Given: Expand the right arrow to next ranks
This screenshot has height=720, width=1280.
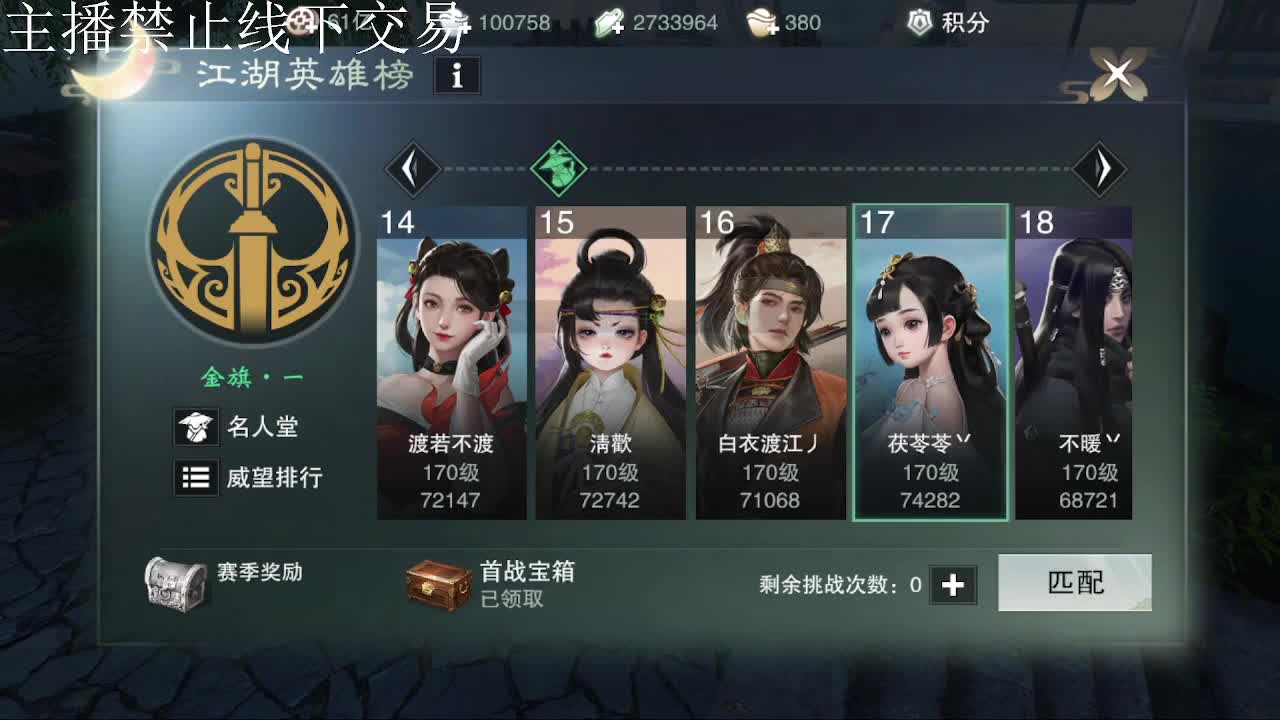Looking at the screenshot, I should (x=1102, y=168).
